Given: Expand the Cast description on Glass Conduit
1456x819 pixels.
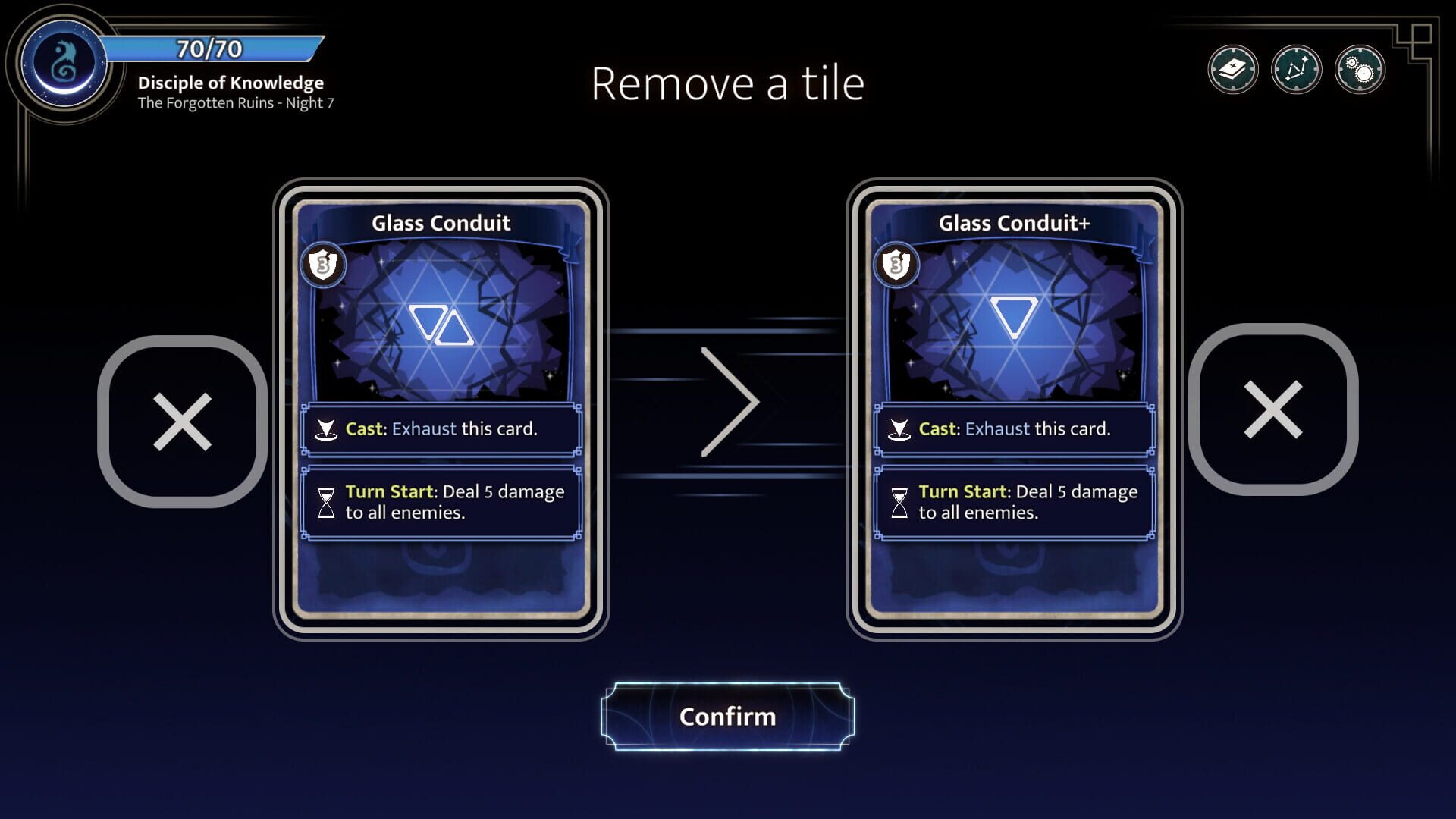Looking at the screenshot, I should [x=442, y=428].
